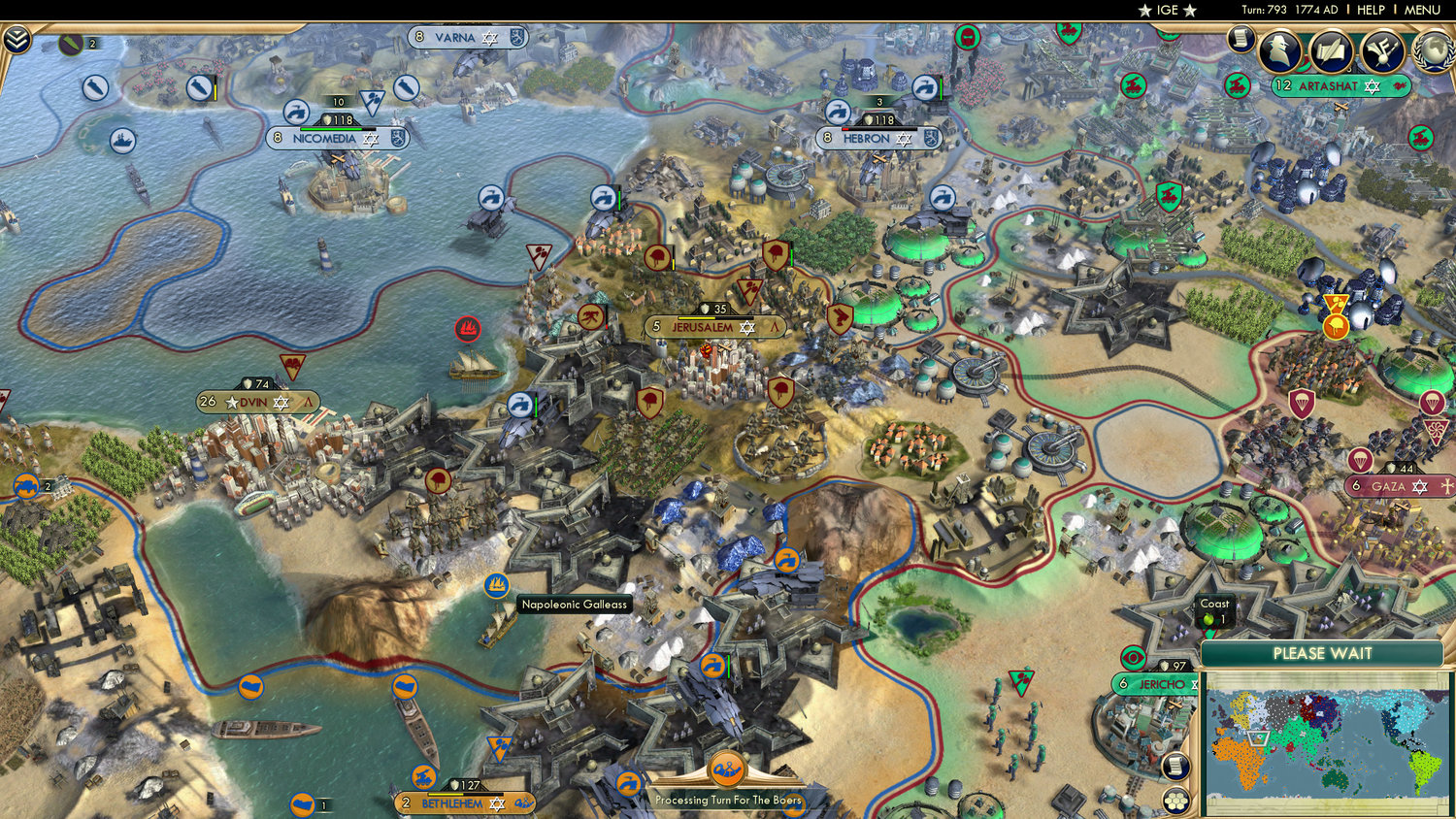Open the Social Policies scroll-and-quill icon
Image resolution: width=1456 pixels, height=819 pixels.
tap(1331, 50)
